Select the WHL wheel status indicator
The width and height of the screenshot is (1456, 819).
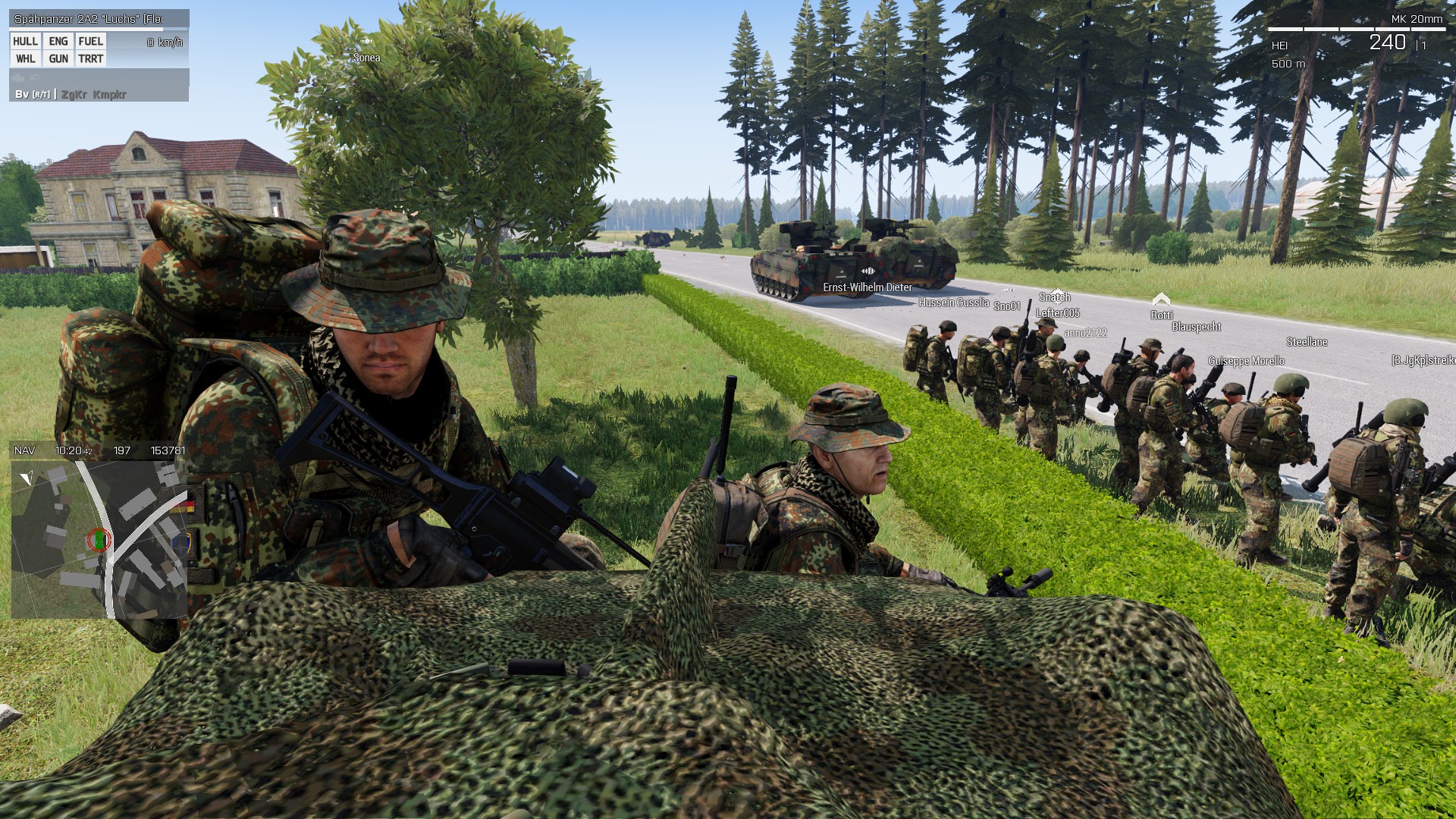[25, 59]
